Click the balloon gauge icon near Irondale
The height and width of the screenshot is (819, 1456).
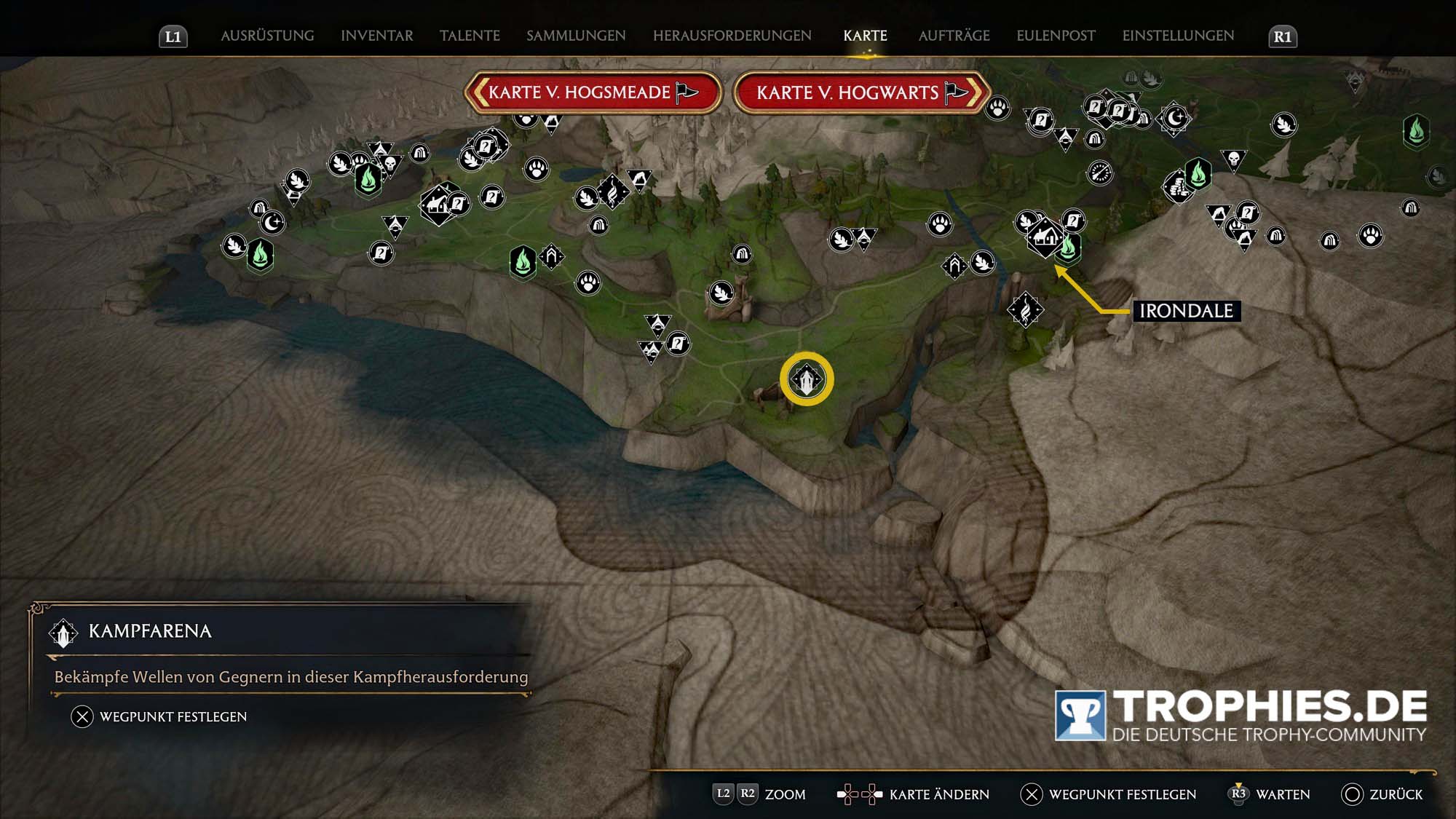(x=1101, y=173)
